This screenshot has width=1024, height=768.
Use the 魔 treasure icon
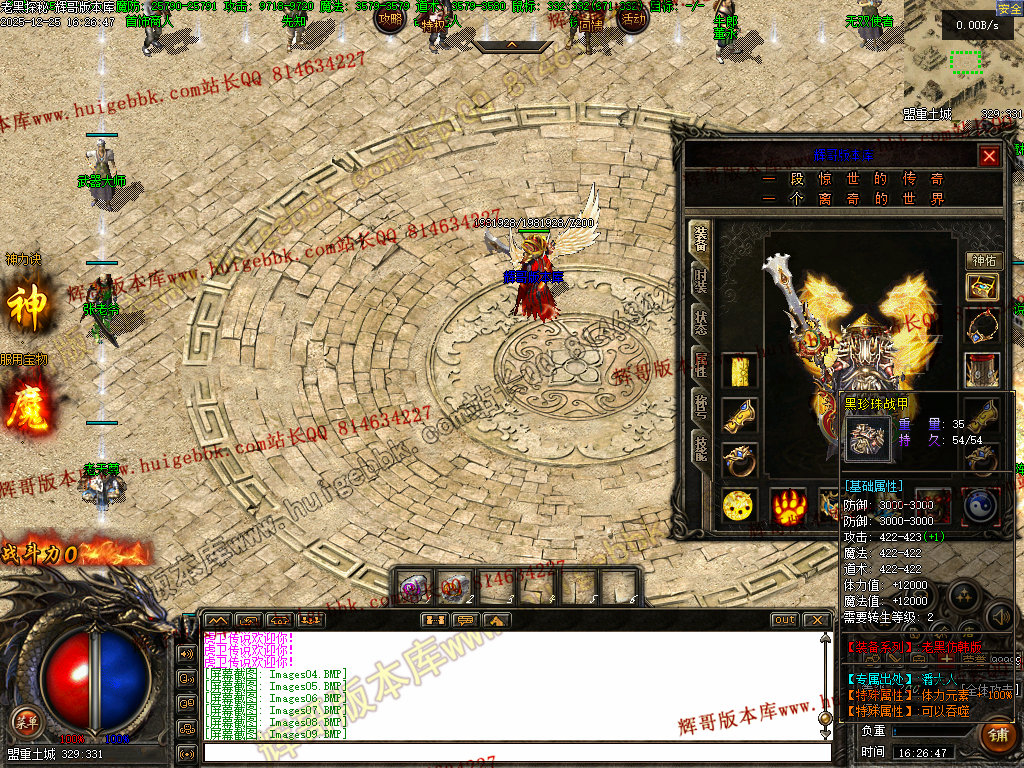tap(26, 405)
